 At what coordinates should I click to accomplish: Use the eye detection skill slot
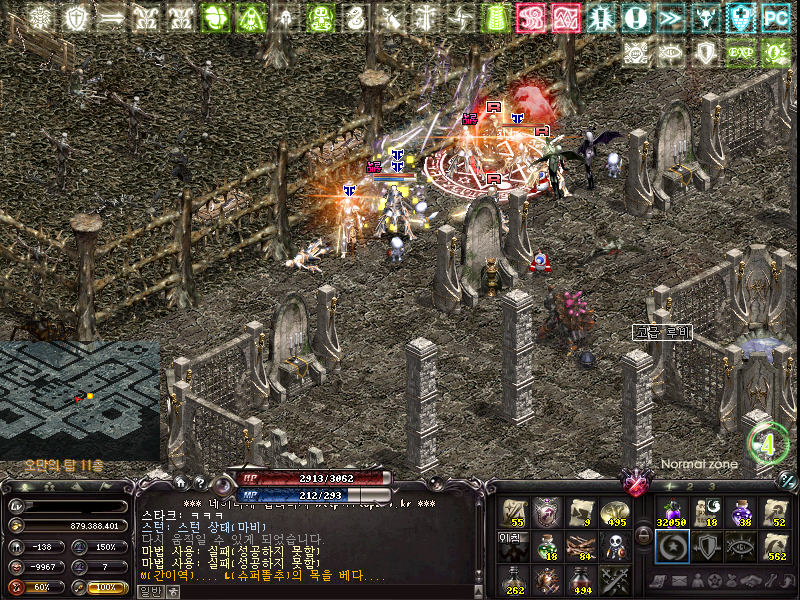point(740,546)
